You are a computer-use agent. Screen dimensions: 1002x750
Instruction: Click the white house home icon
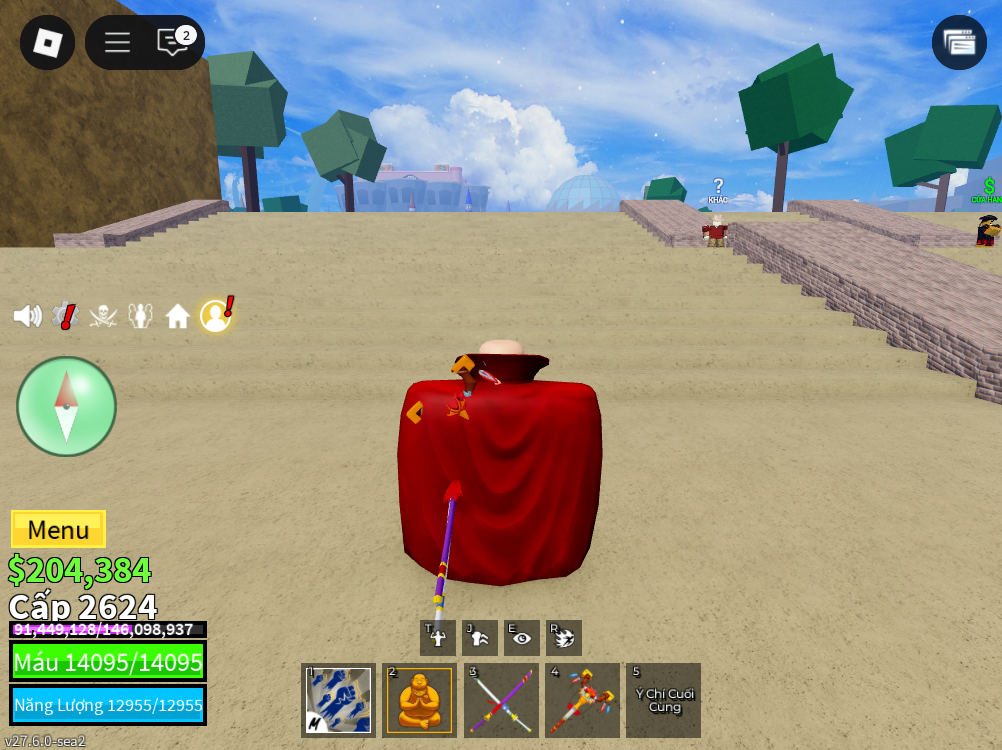(178, 317)
